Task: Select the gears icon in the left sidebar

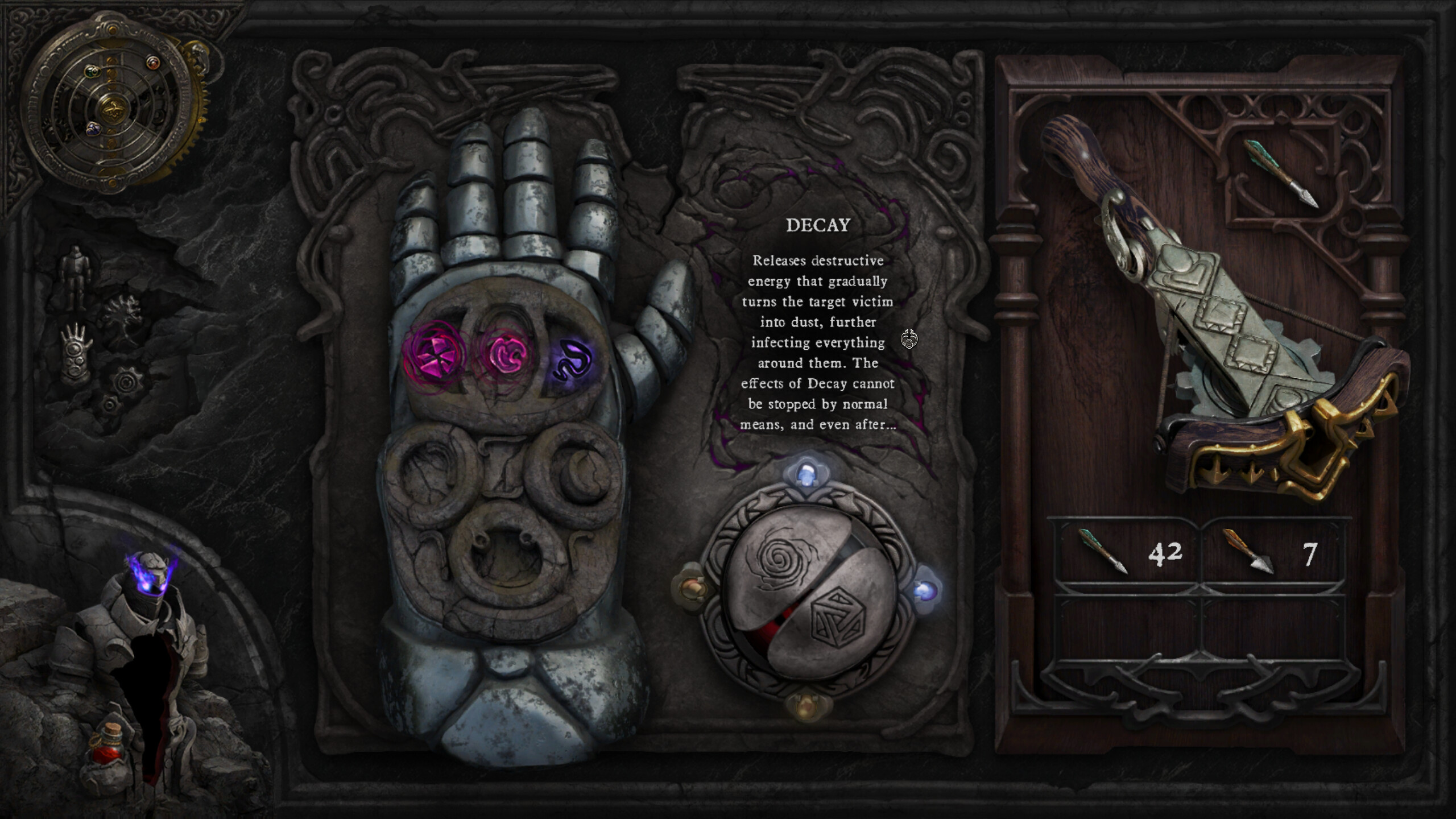Action: [125, 383]
